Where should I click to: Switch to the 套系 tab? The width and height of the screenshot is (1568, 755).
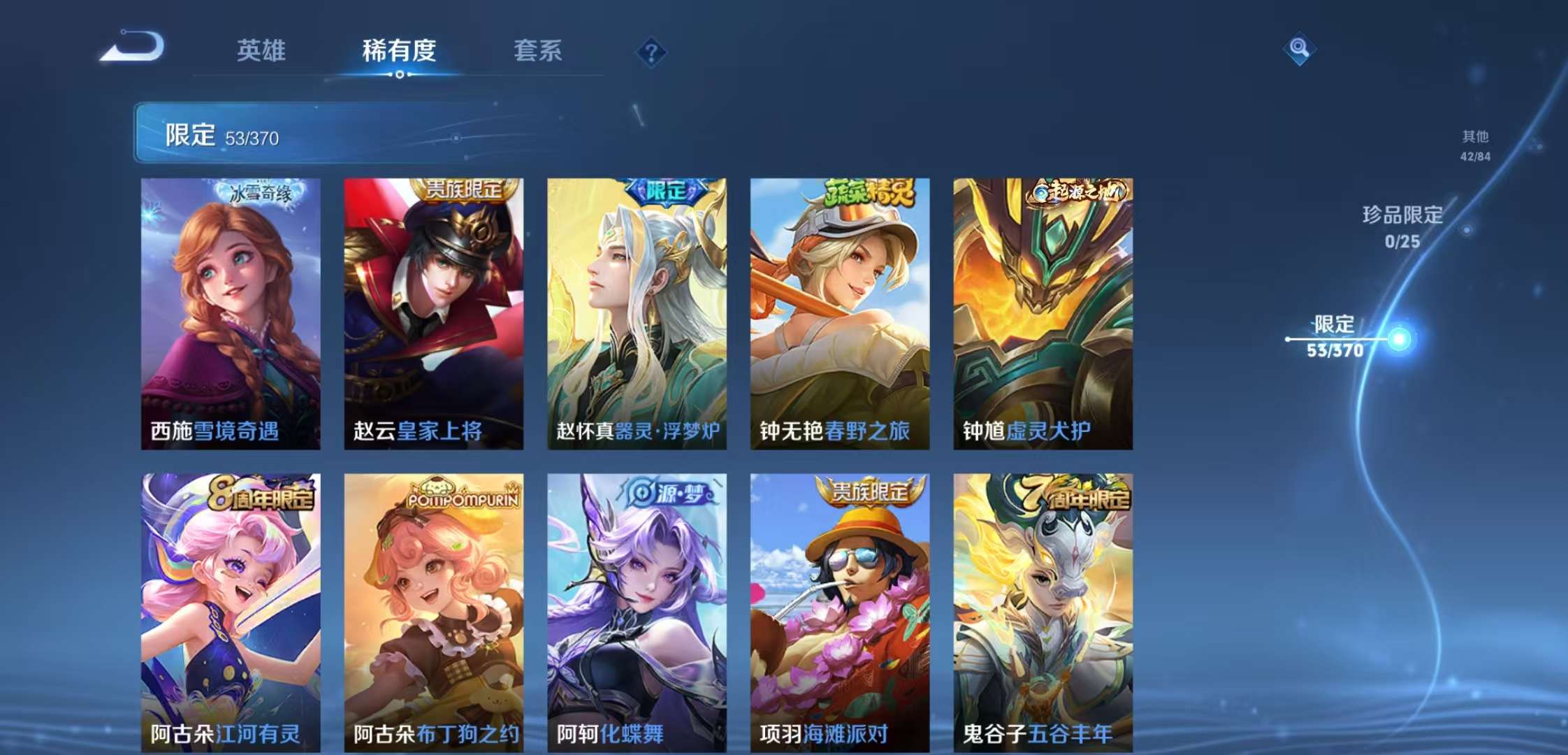tap(539, 51)
